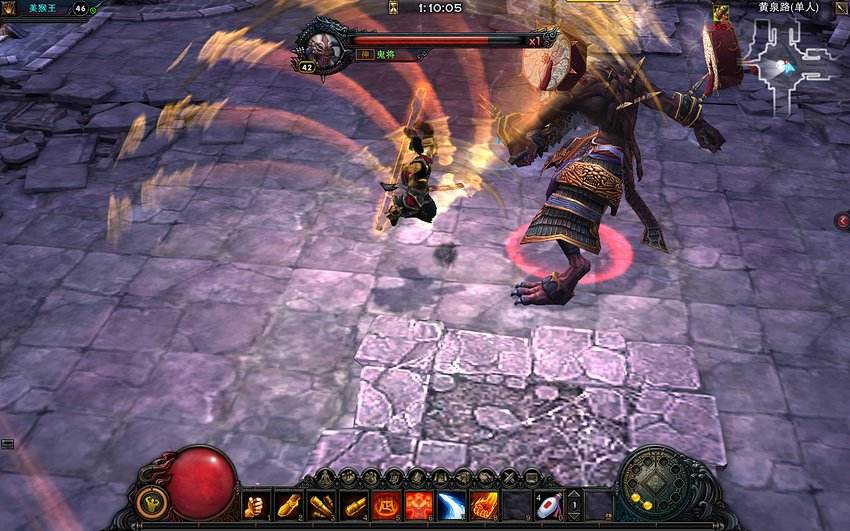Viewport: 850px width, 531px height.
Task: Cast the blue crescent slash skill
Action: click(451, 506)
